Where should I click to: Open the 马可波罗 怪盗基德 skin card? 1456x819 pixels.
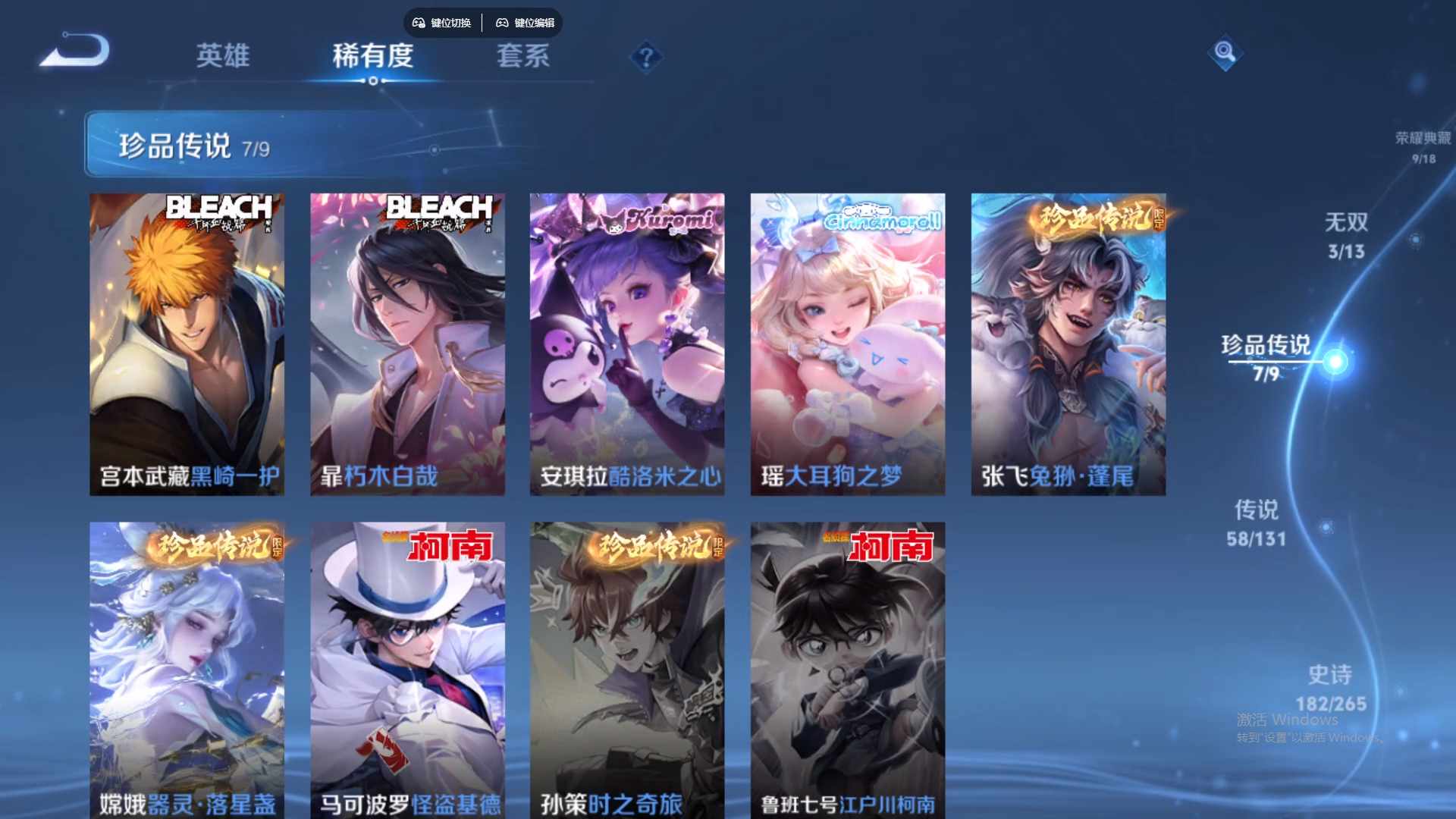pyautogui.click(x=407, y=667)
